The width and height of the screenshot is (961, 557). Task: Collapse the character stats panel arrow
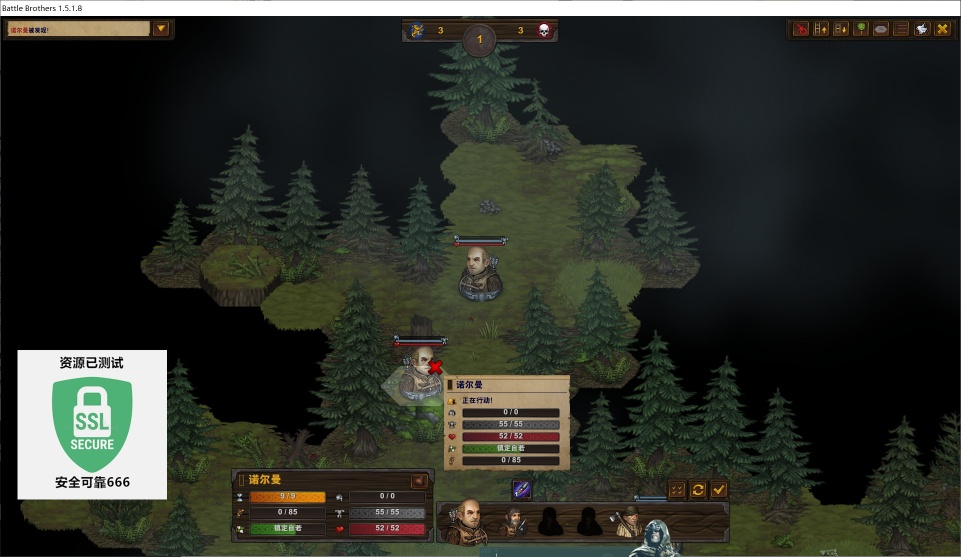tap(419, 480)
